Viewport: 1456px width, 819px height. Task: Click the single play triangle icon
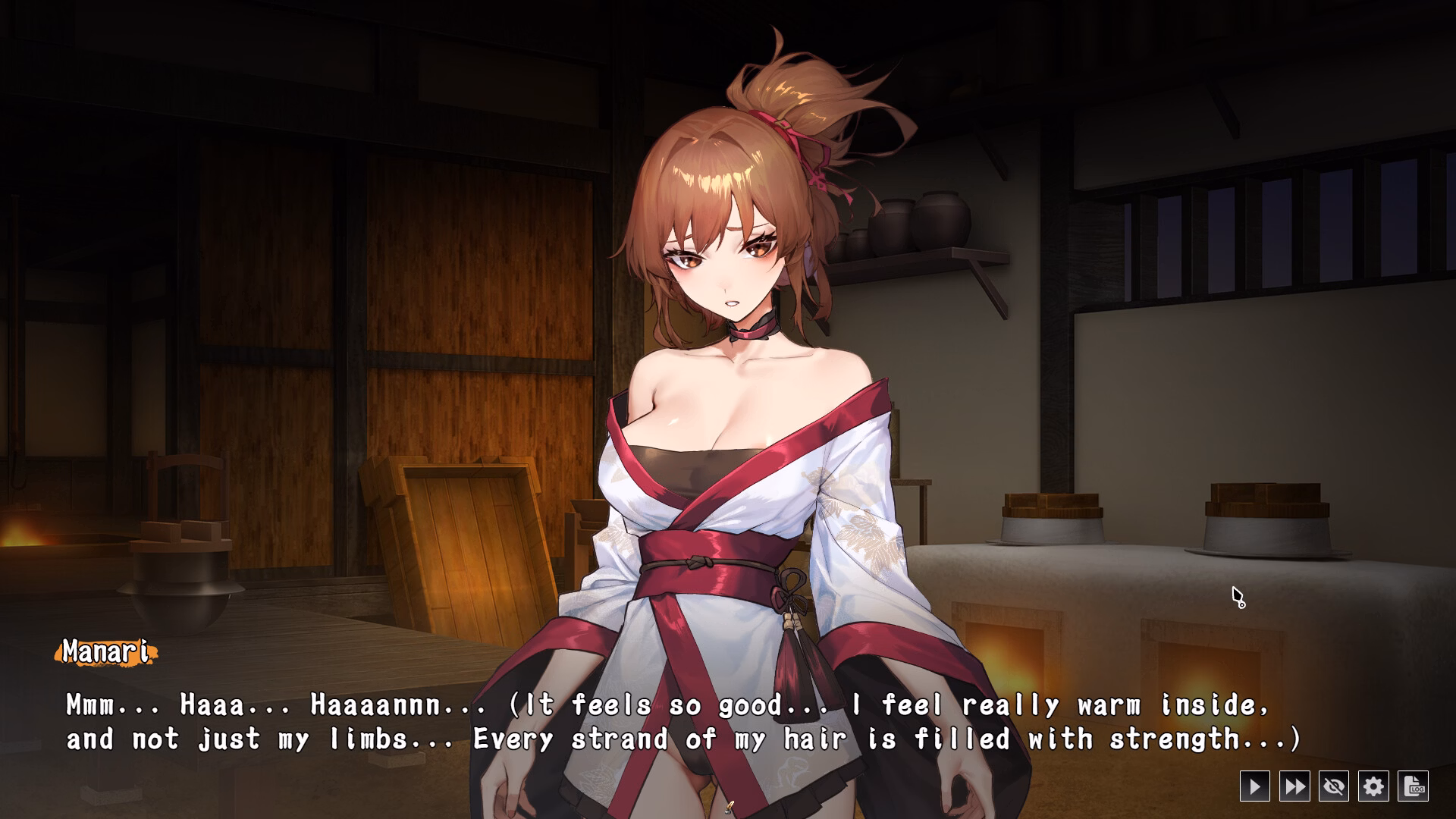(x=1257, y=787)
